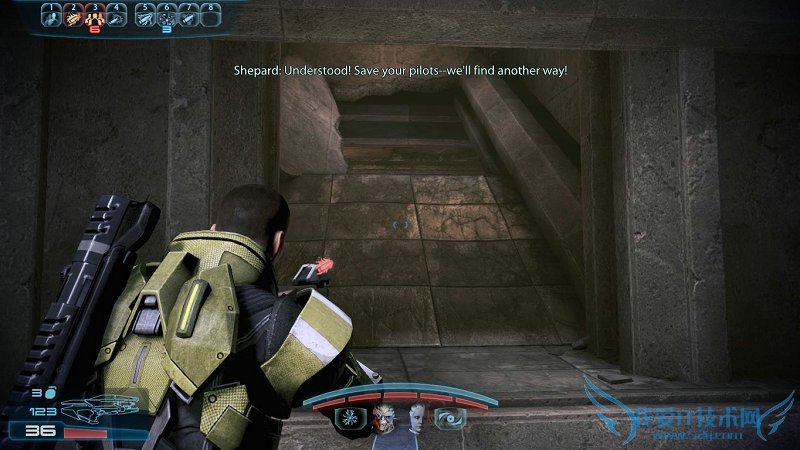Image resolution: width=800 pixels, height=450 pixels.
Task: Select the power in hotbar slot 4
Action: click(118, 16)
